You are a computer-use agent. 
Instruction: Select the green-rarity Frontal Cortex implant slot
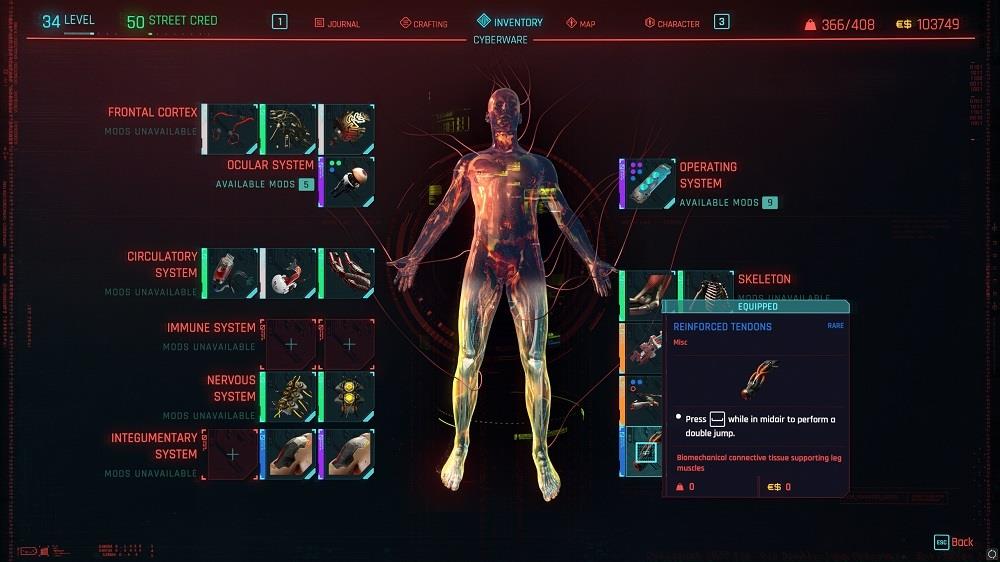(290, 129)
